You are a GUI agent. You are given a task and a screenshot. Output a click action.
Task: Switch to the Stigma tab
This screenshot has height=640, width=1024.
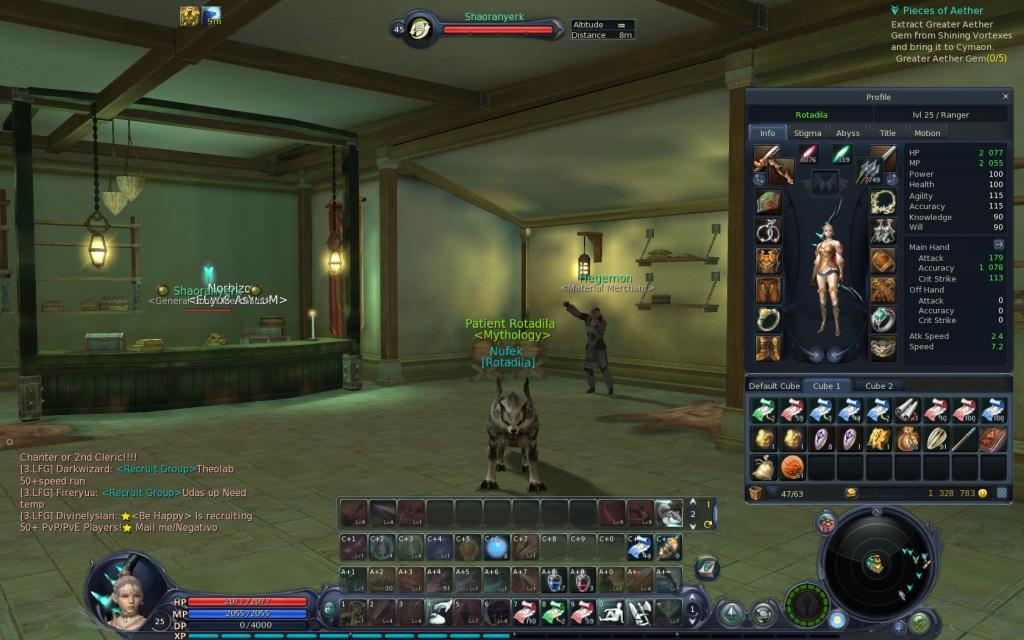(x=807, y=133)
